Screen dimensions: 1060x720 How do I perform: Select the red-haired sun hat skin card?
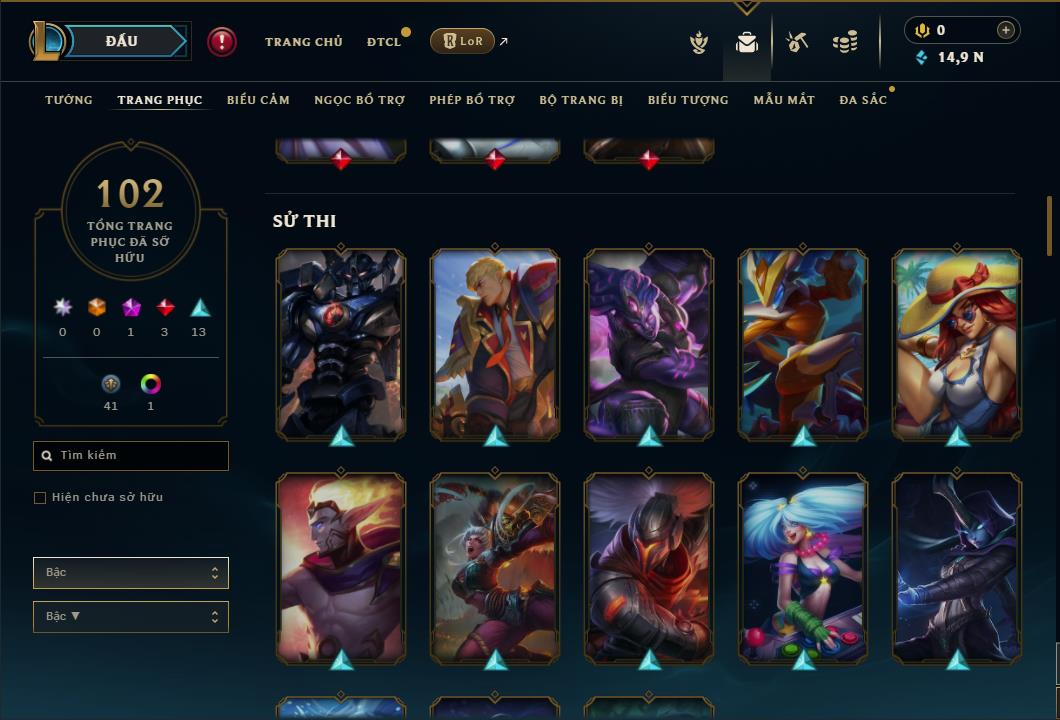pos(957,343)
